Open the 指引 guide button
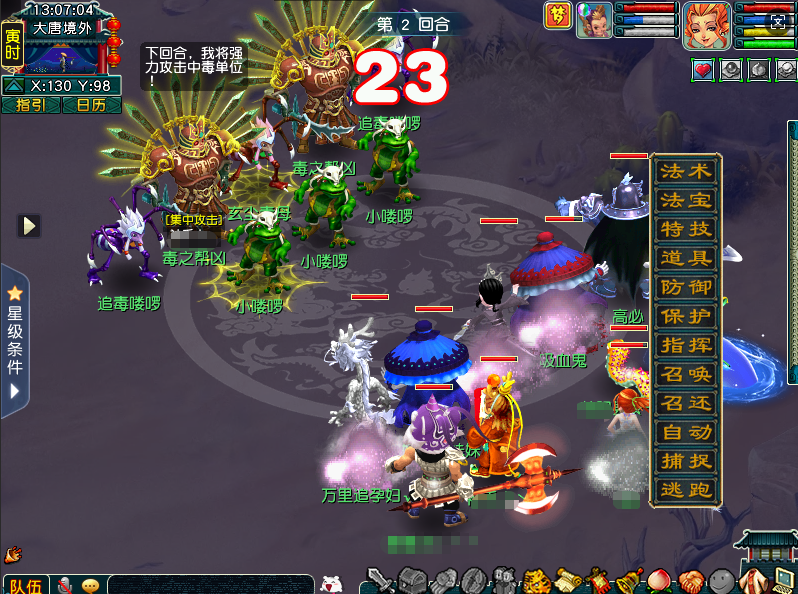Viewport: 798px width, 594px height. point(31,105)
